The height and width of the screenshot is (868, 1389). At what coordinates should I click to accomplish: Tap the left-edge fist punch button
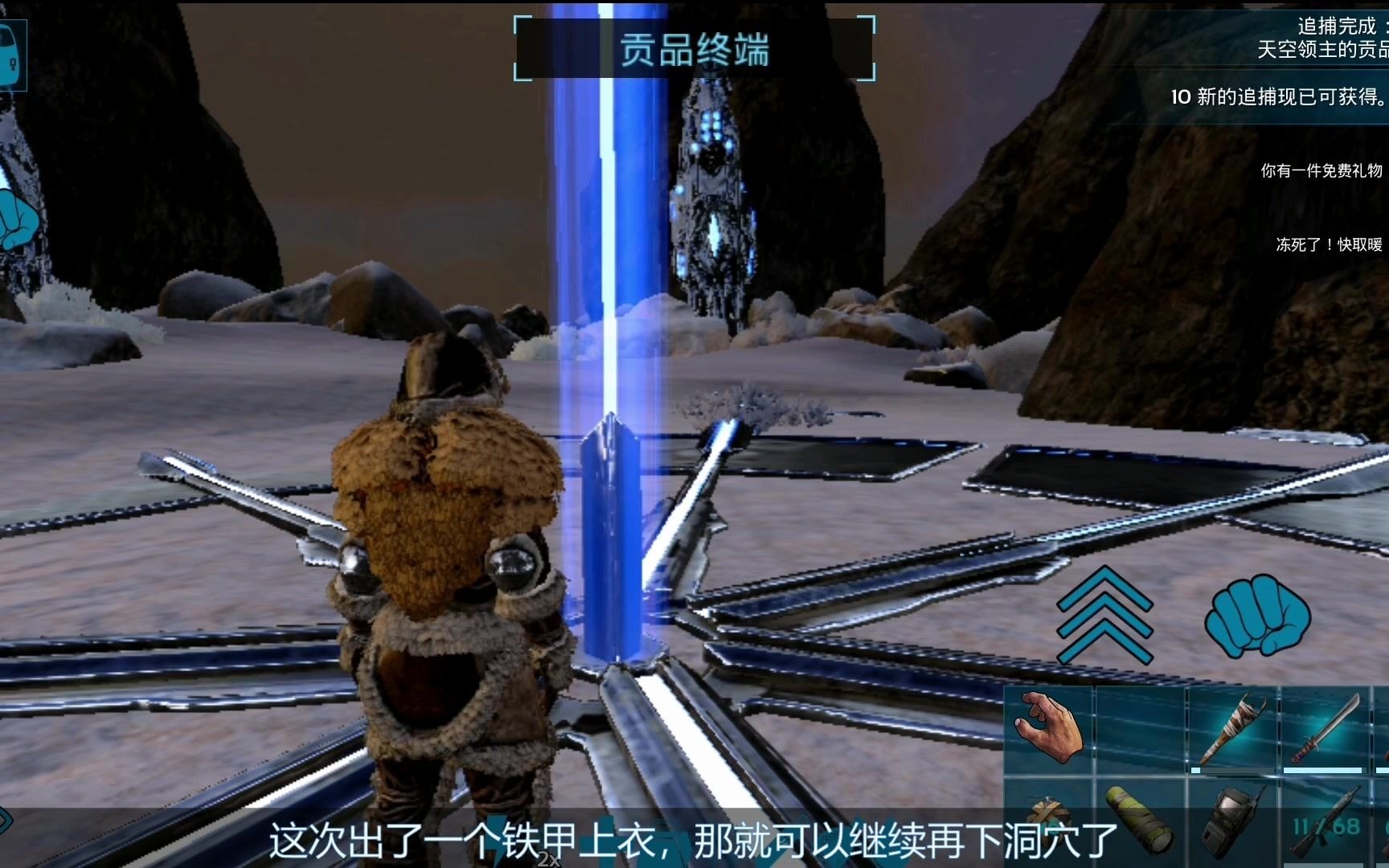coord(16,219)
